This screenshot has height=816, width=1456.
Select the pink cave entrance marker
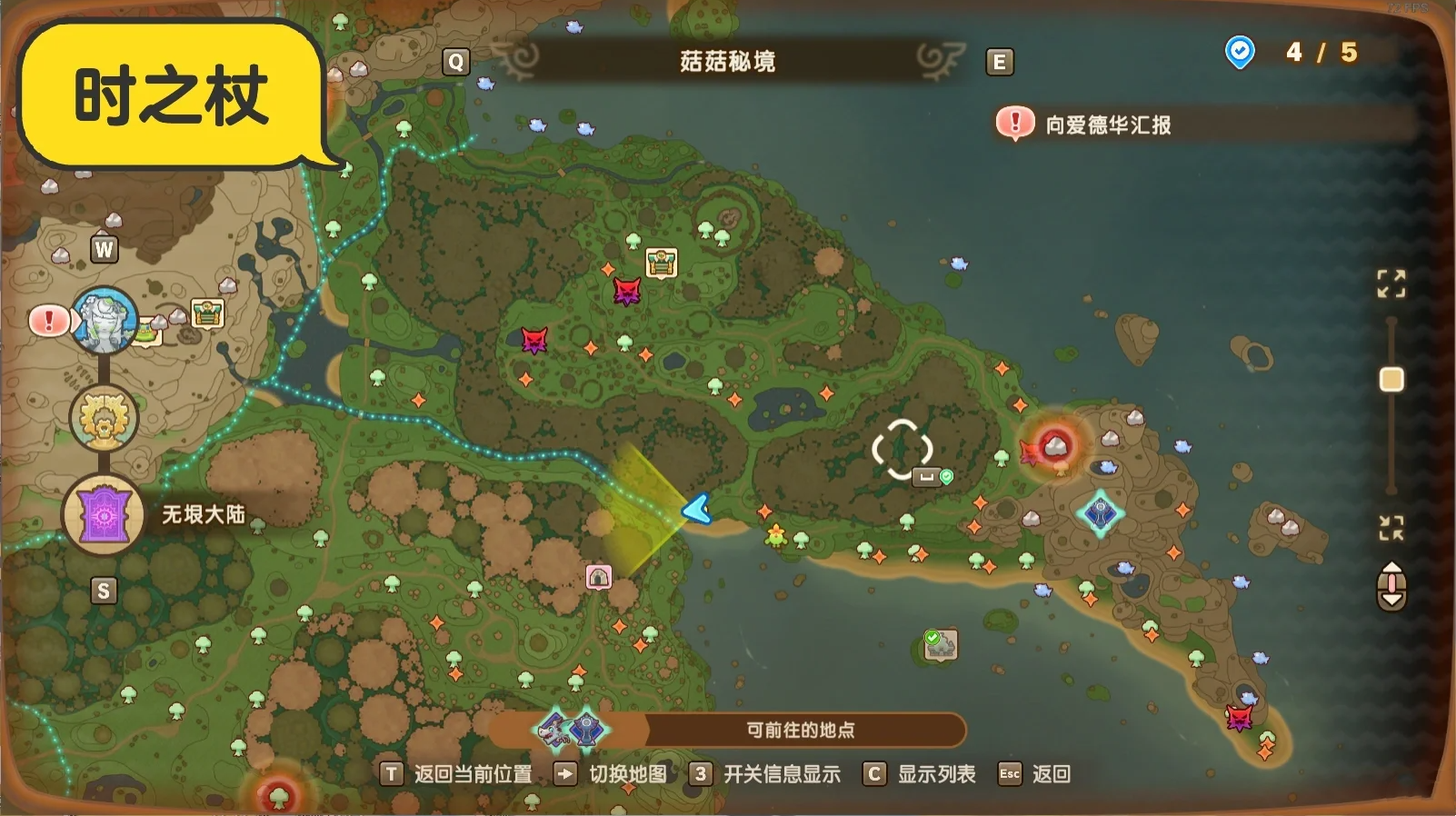598,576
